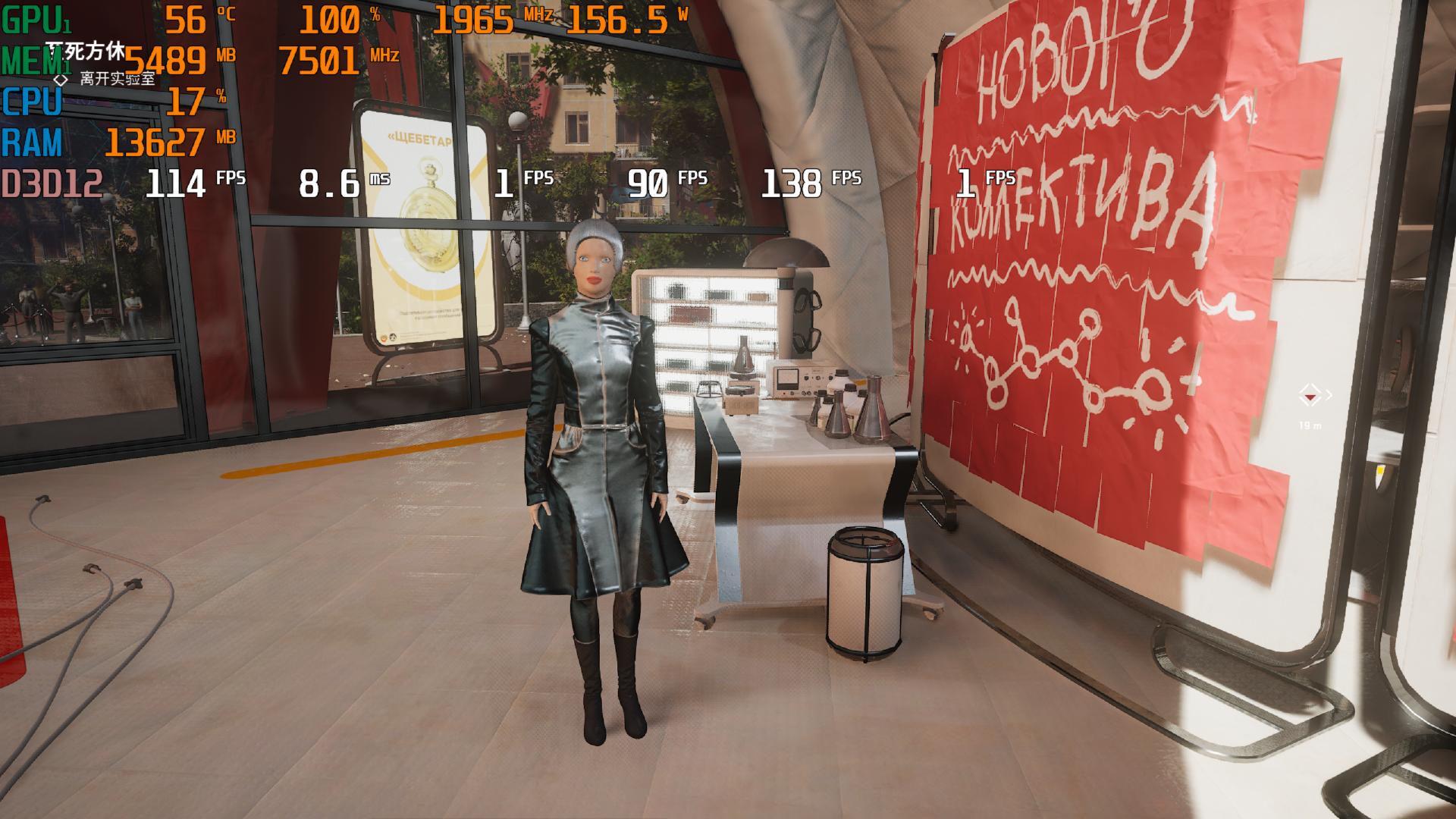The height and width of the screenshot is (819, 1456).
Task: Select the 不死方休 quest title in the tracker
Action: pyautogui.click(x=85, y=52)
